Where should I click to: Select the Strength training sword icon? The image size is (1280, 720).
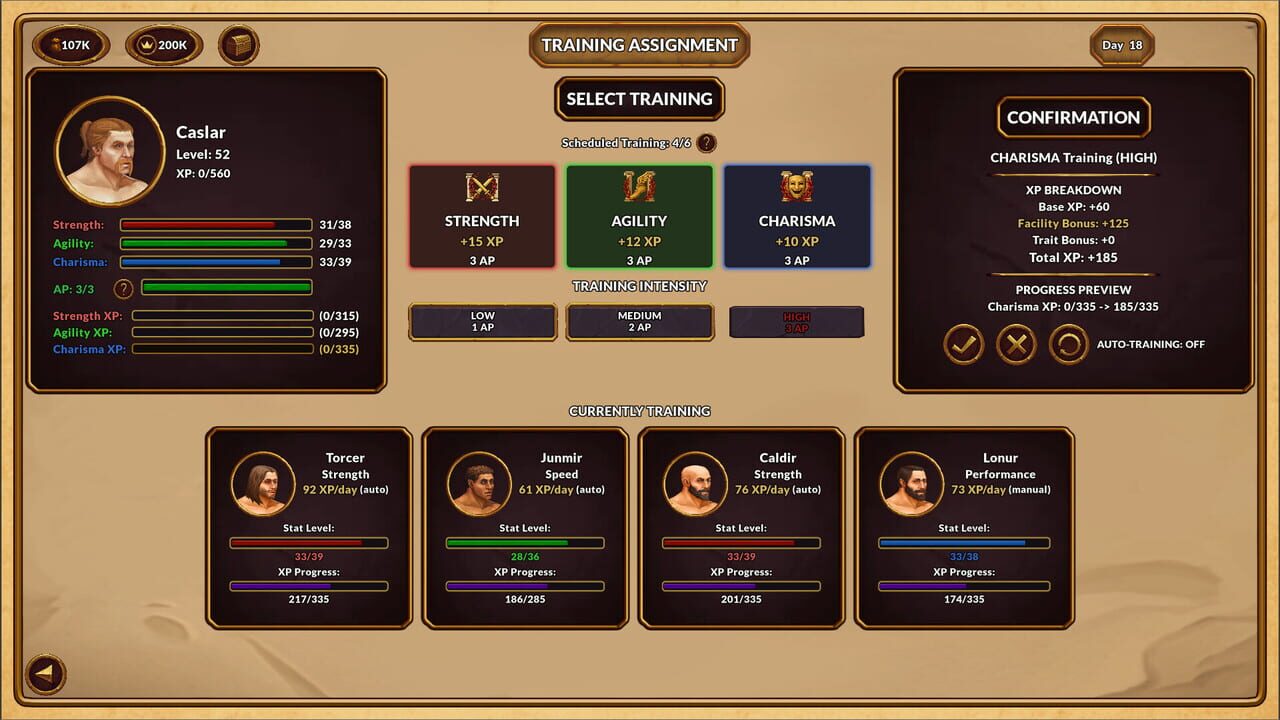click(482, 186)
